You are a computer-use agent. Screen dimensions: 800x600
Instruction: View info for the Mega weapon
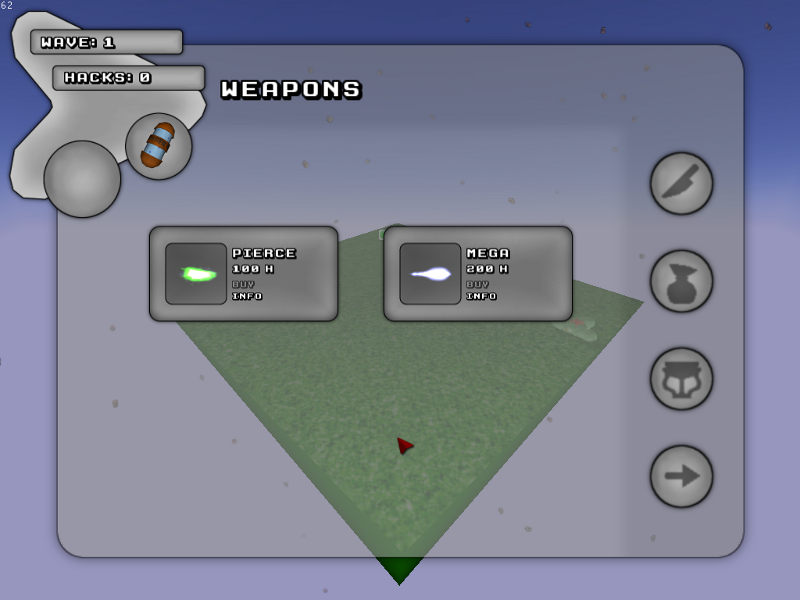(x=480, y=296)
